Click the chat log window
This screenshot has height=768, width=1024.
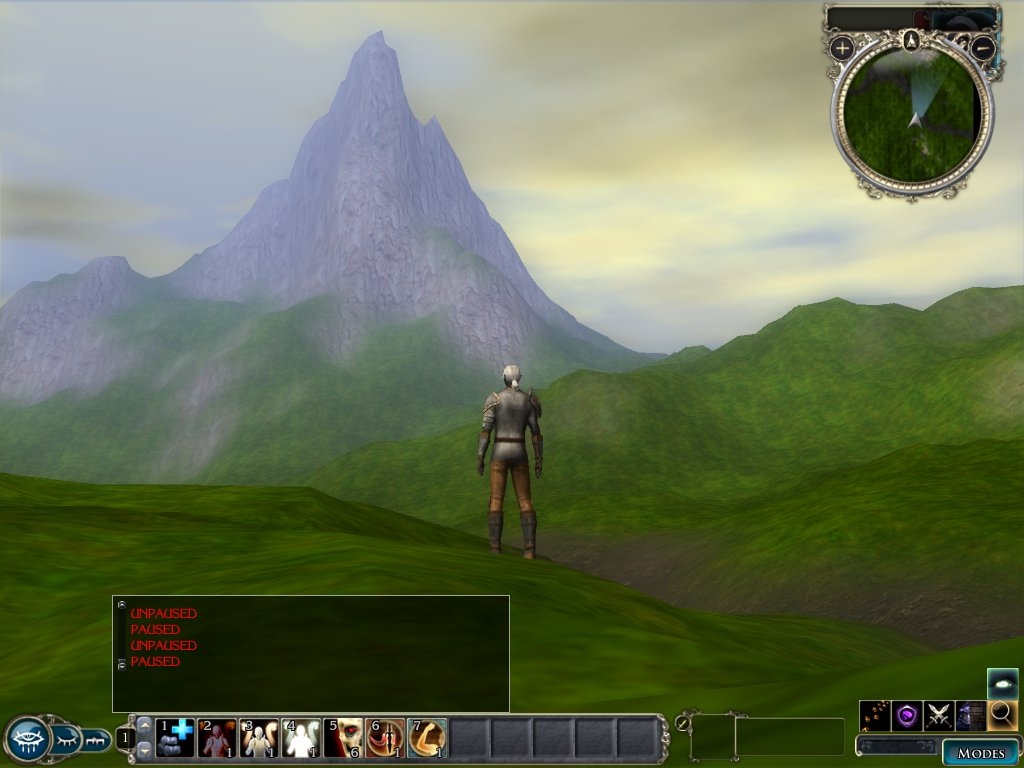(311, 653)
